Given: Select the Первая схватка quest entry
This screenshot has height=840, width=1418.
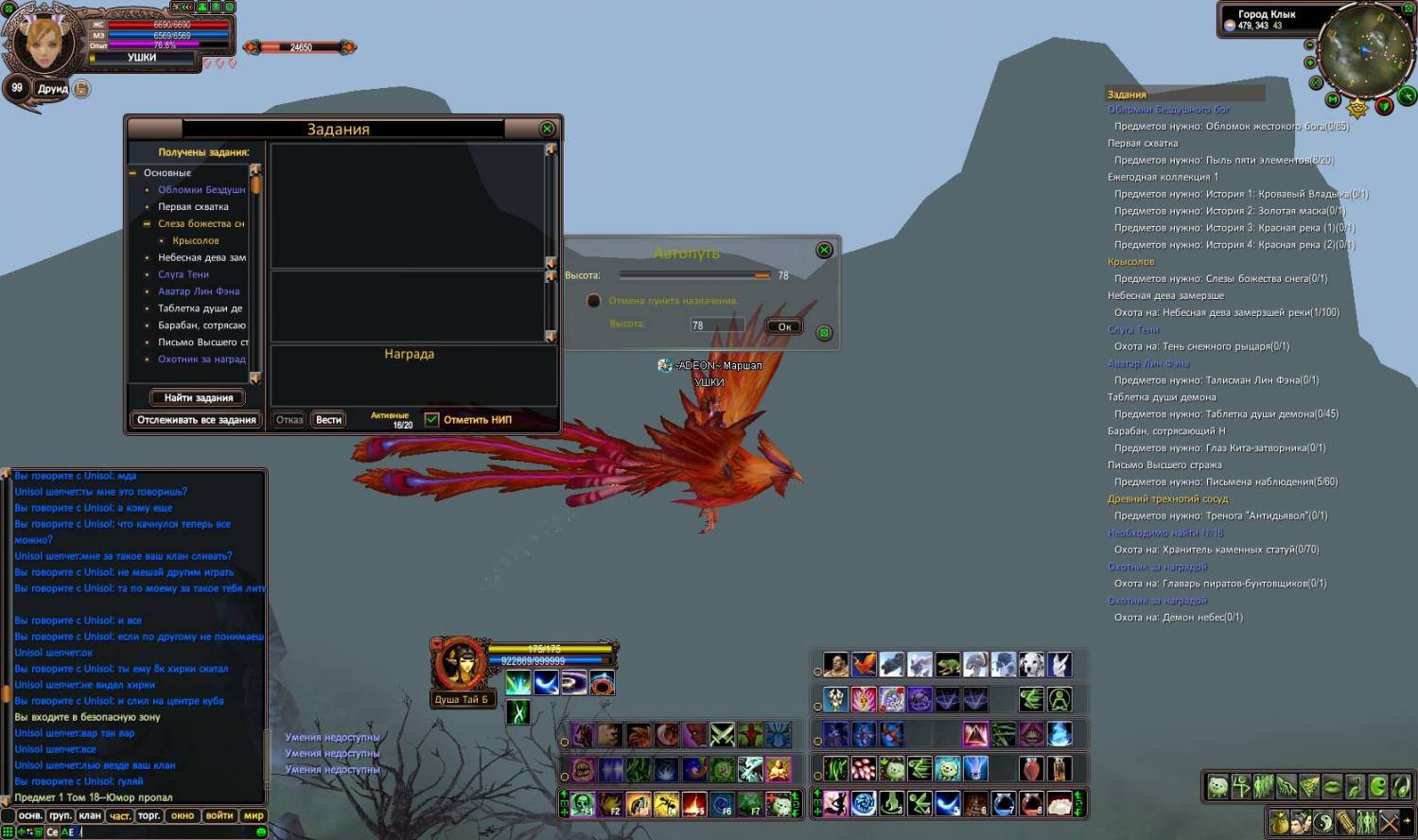Looking at the screenshot, I should tap(193, 206).
